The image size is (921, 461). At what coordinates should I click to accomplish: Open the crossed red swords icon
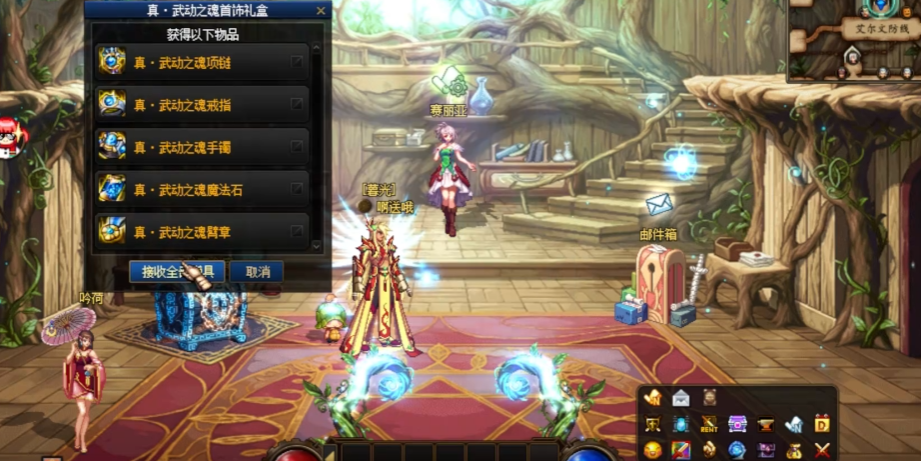point(822,451)
